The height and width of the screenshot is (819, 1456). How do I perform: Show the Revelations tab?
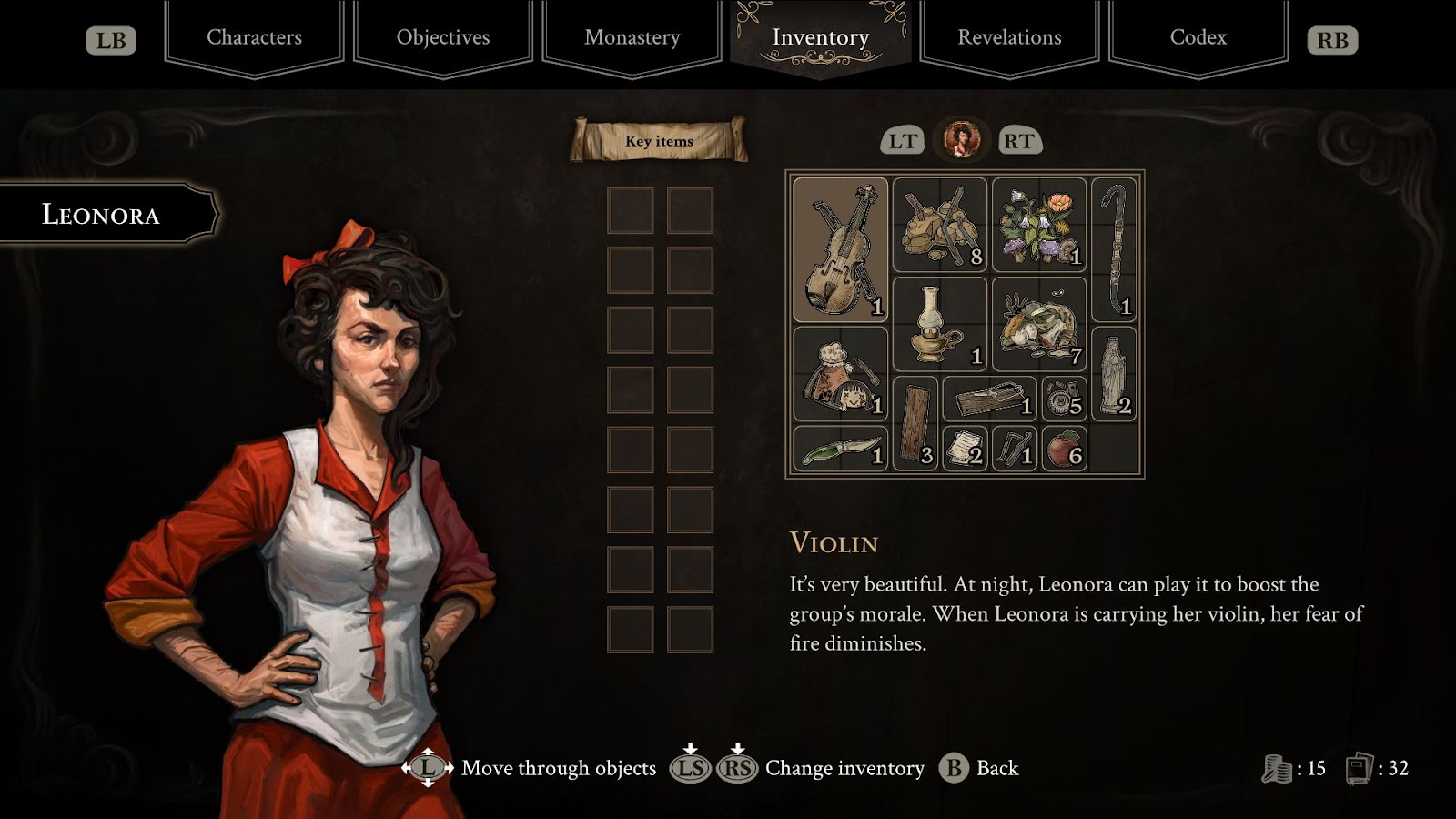click(x=1009, y=37)
